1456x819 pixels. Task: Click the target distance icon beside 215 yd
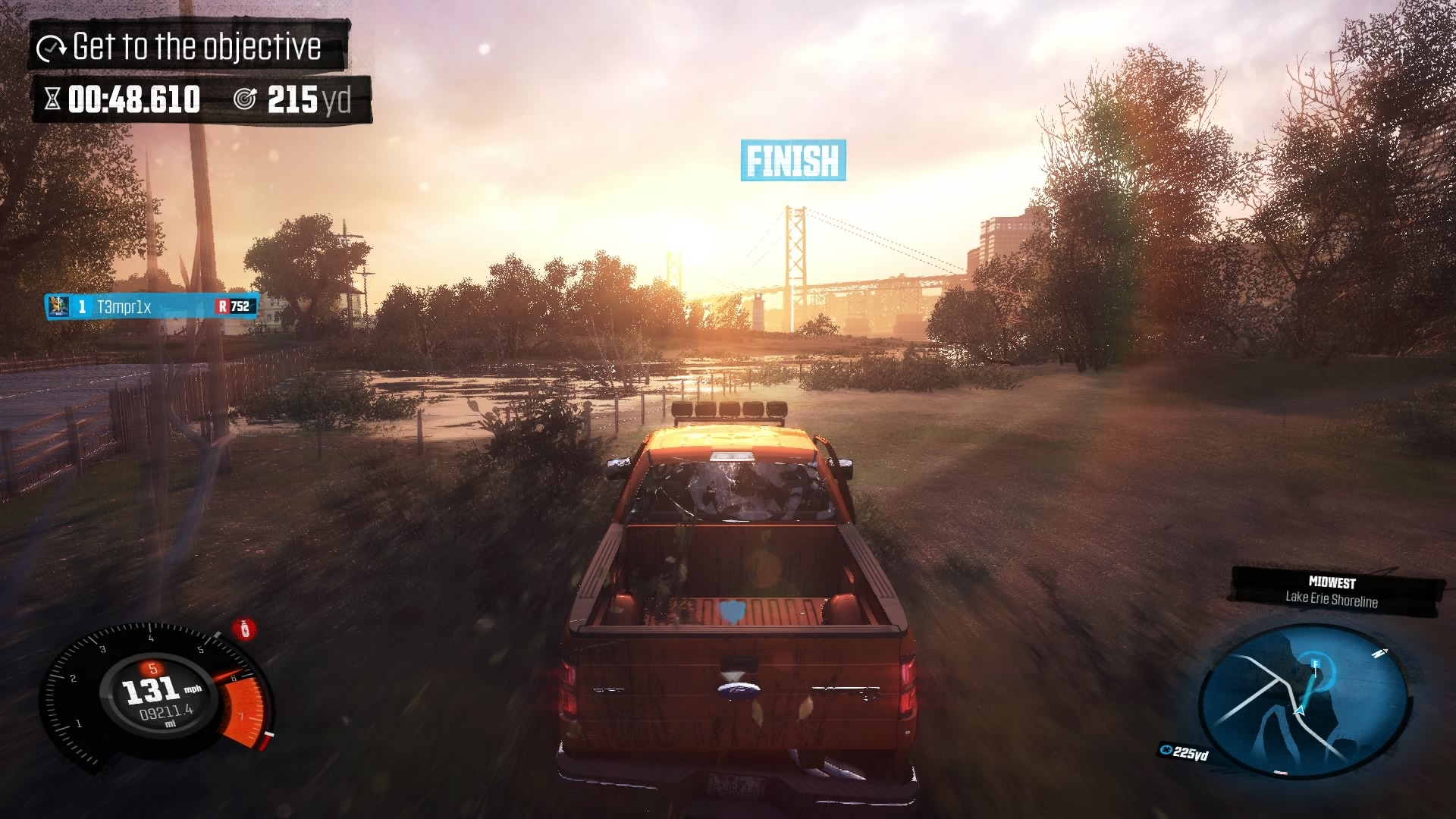(244, 97)
